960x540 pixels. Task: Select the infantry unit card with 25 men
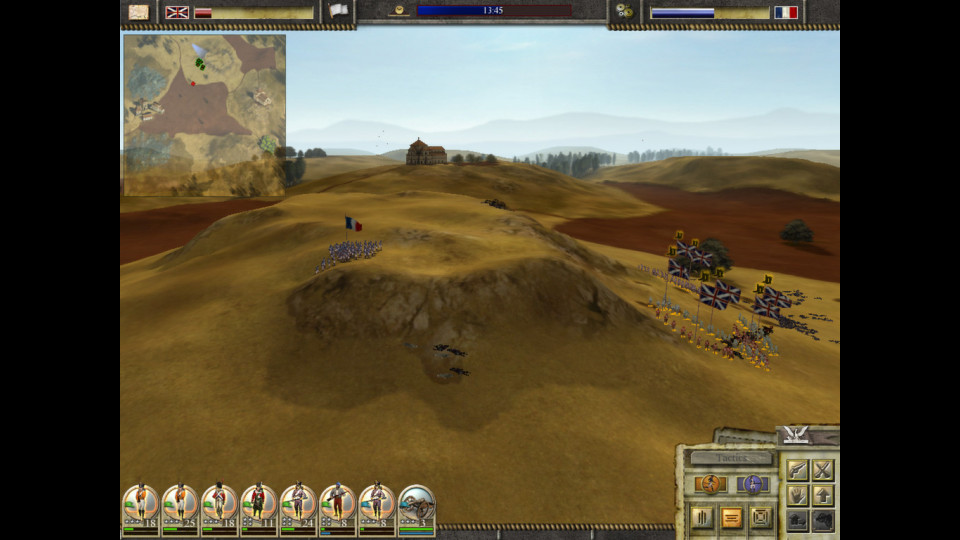click(180, 508)
